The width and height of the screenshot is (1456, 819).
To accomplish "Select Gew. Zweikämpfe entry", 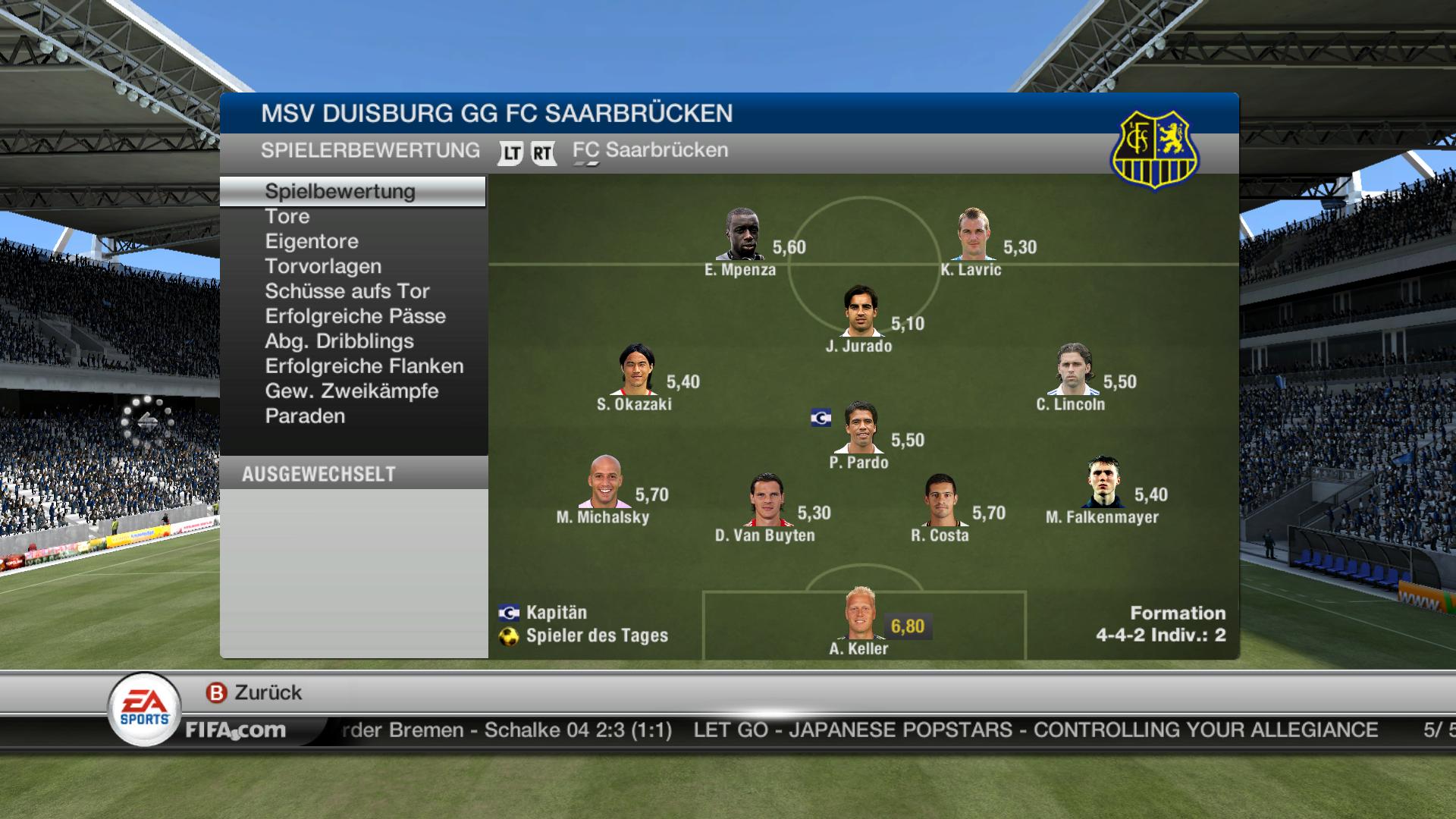I will point(352,392).
